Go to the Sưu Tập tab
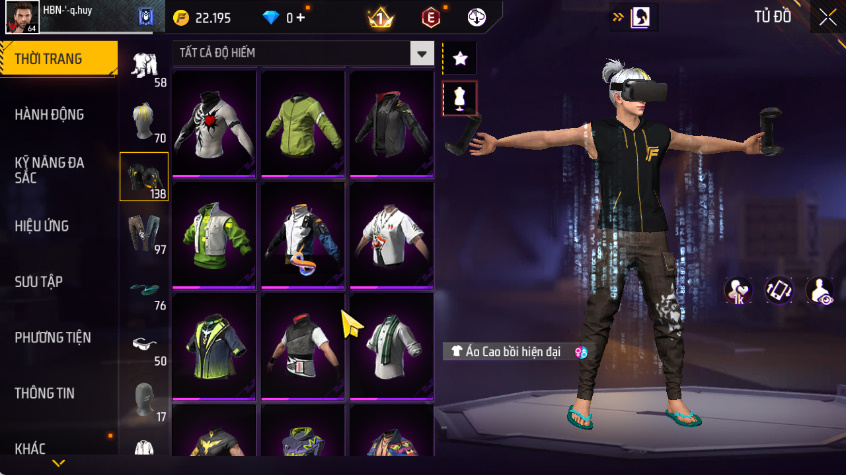846x475 pixels. point(39,282)
